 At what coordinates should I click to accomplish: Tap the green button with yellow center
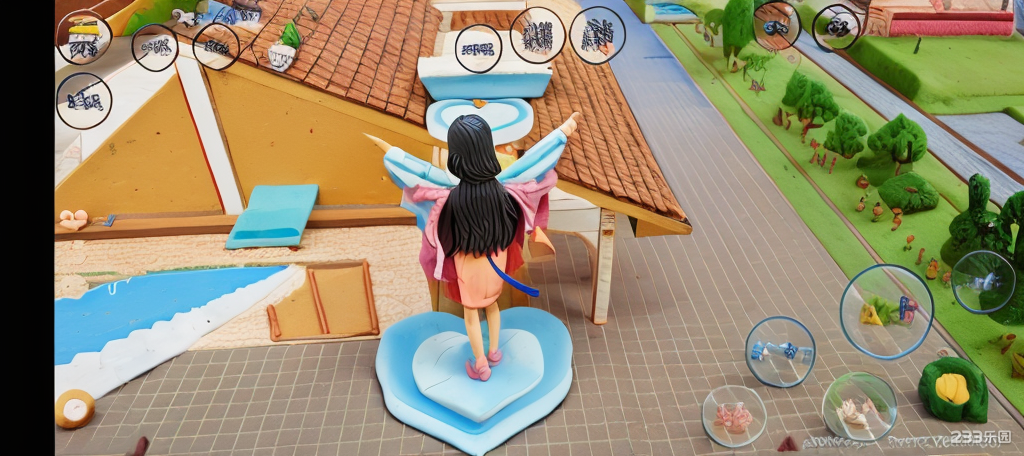tap(952, 389)
